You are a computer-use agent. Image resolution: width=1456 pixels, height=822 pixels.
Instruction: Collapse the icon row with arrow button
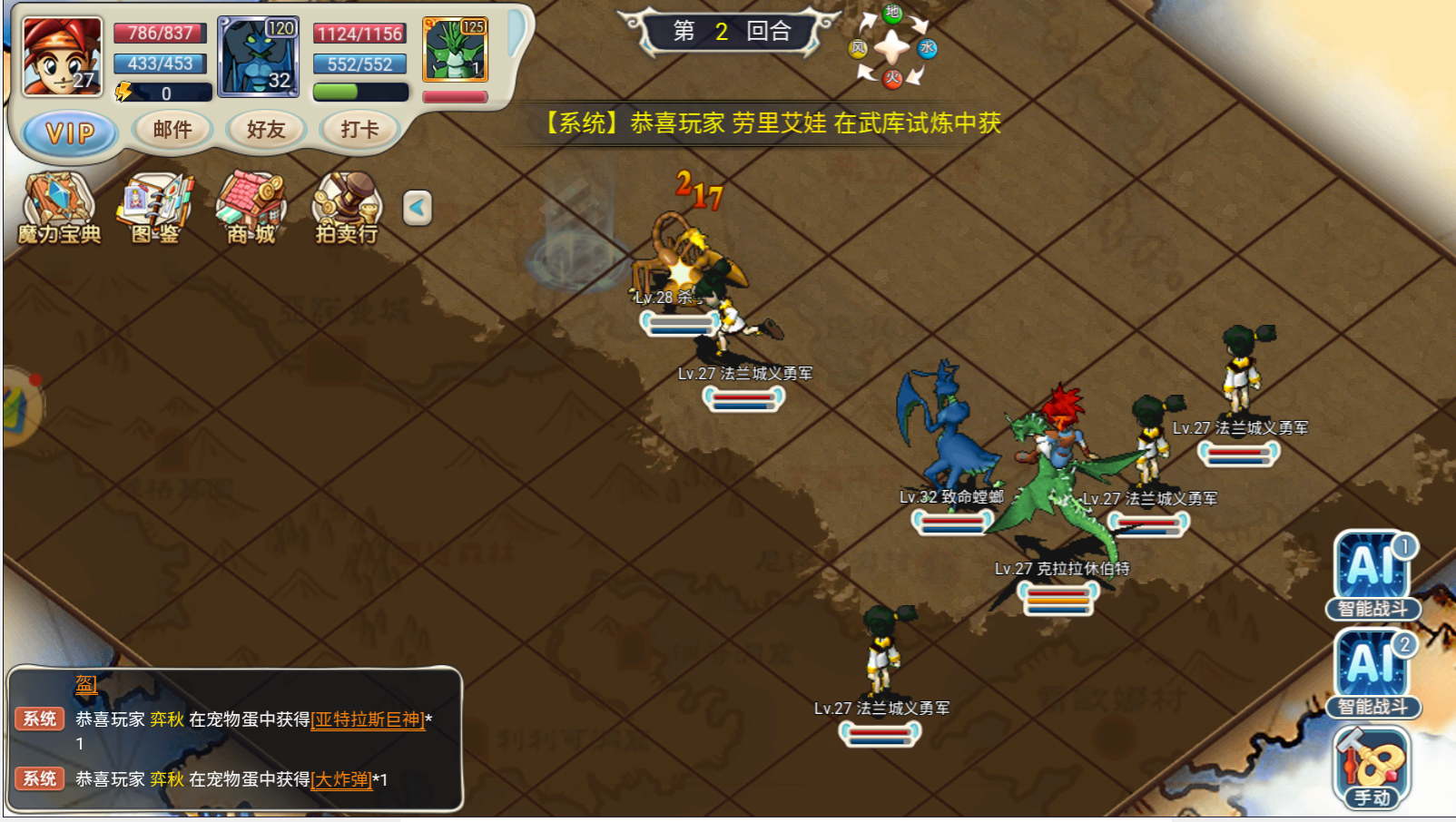click(417, 208)
